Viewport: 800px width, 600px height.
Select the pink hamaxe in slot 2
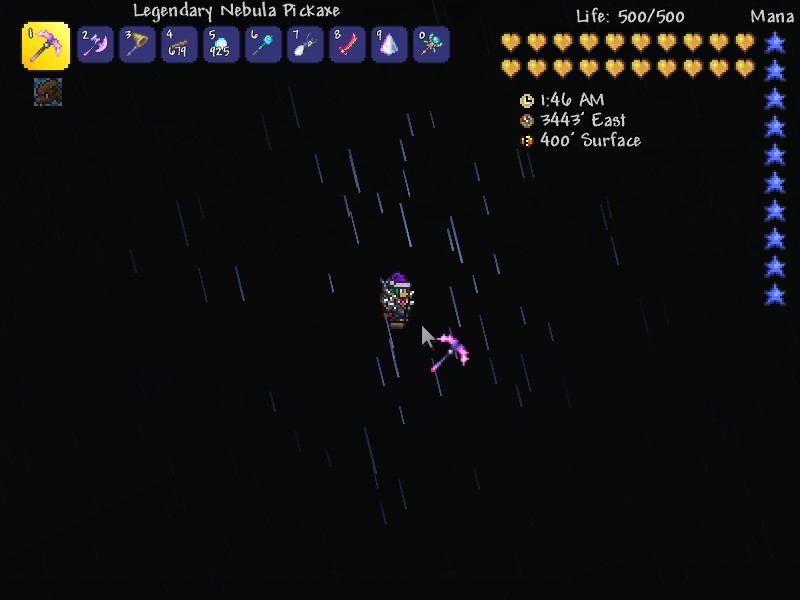[x=95, y=45]
